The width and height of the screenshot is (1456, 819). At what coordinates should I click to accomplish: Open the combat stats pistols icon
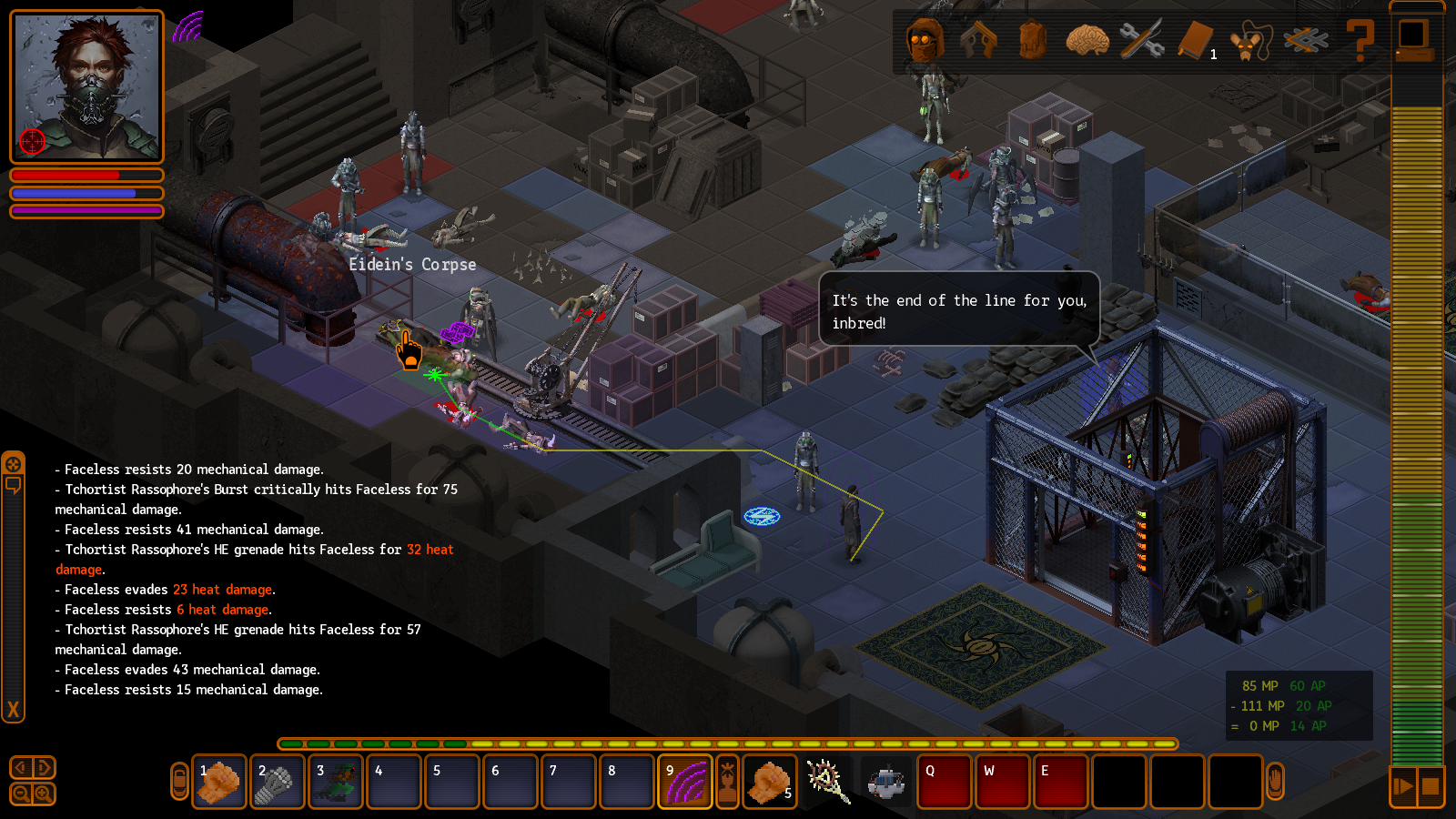(x=979, y=41)
